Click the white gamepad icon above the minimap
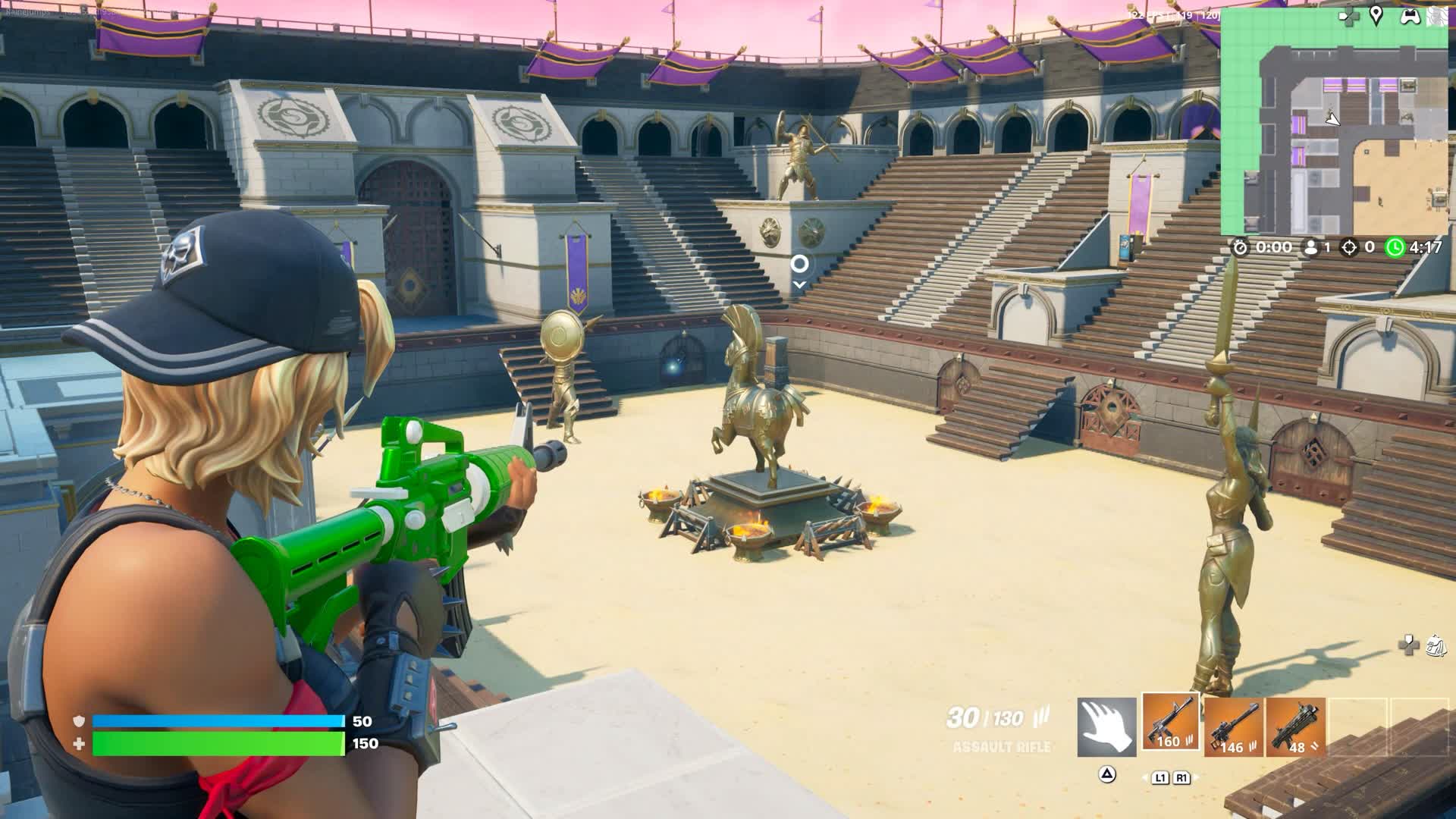Screen dimensions: 1456x819 1410,17
